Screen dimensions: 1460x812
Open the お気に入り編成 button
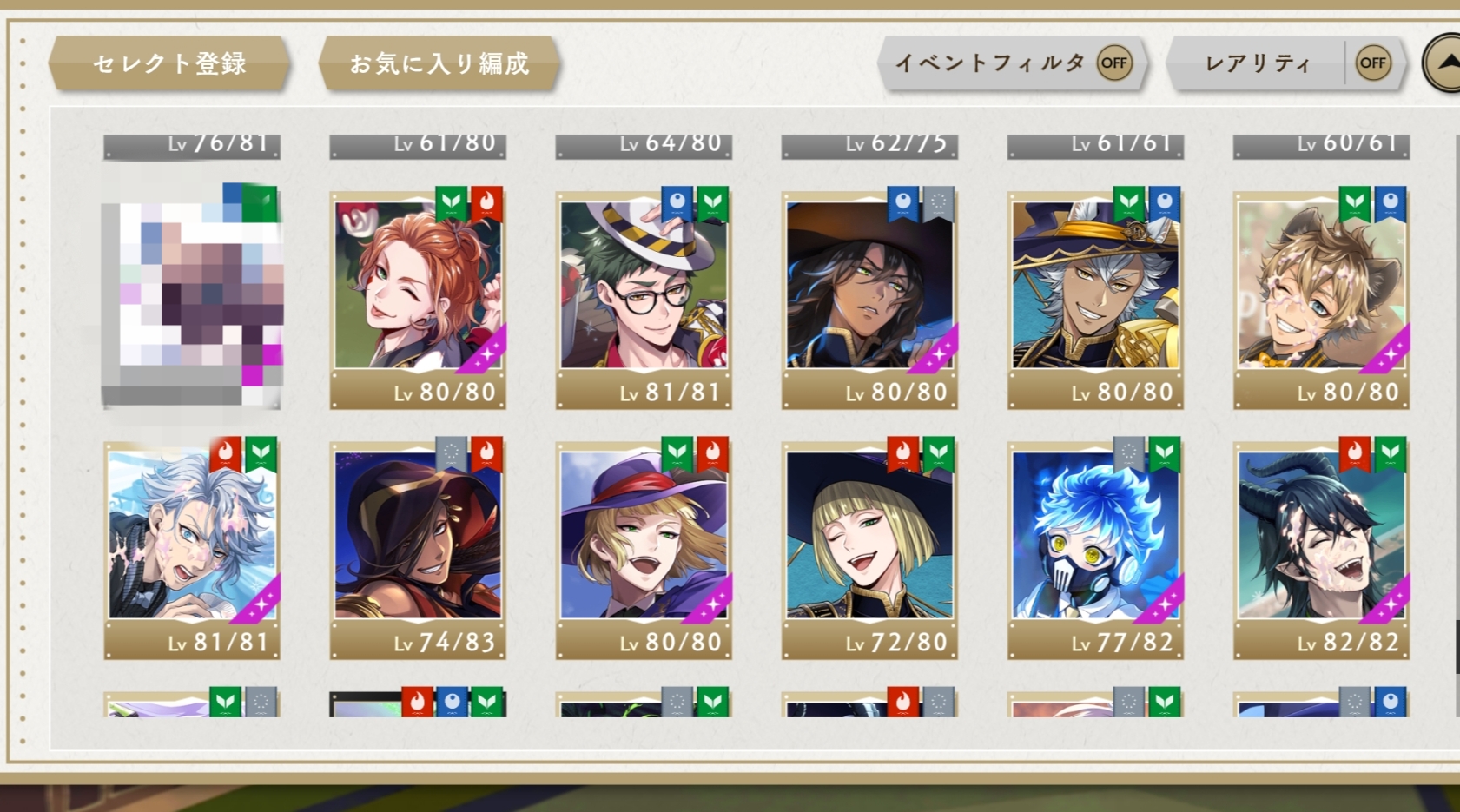[x=439, y=63]
